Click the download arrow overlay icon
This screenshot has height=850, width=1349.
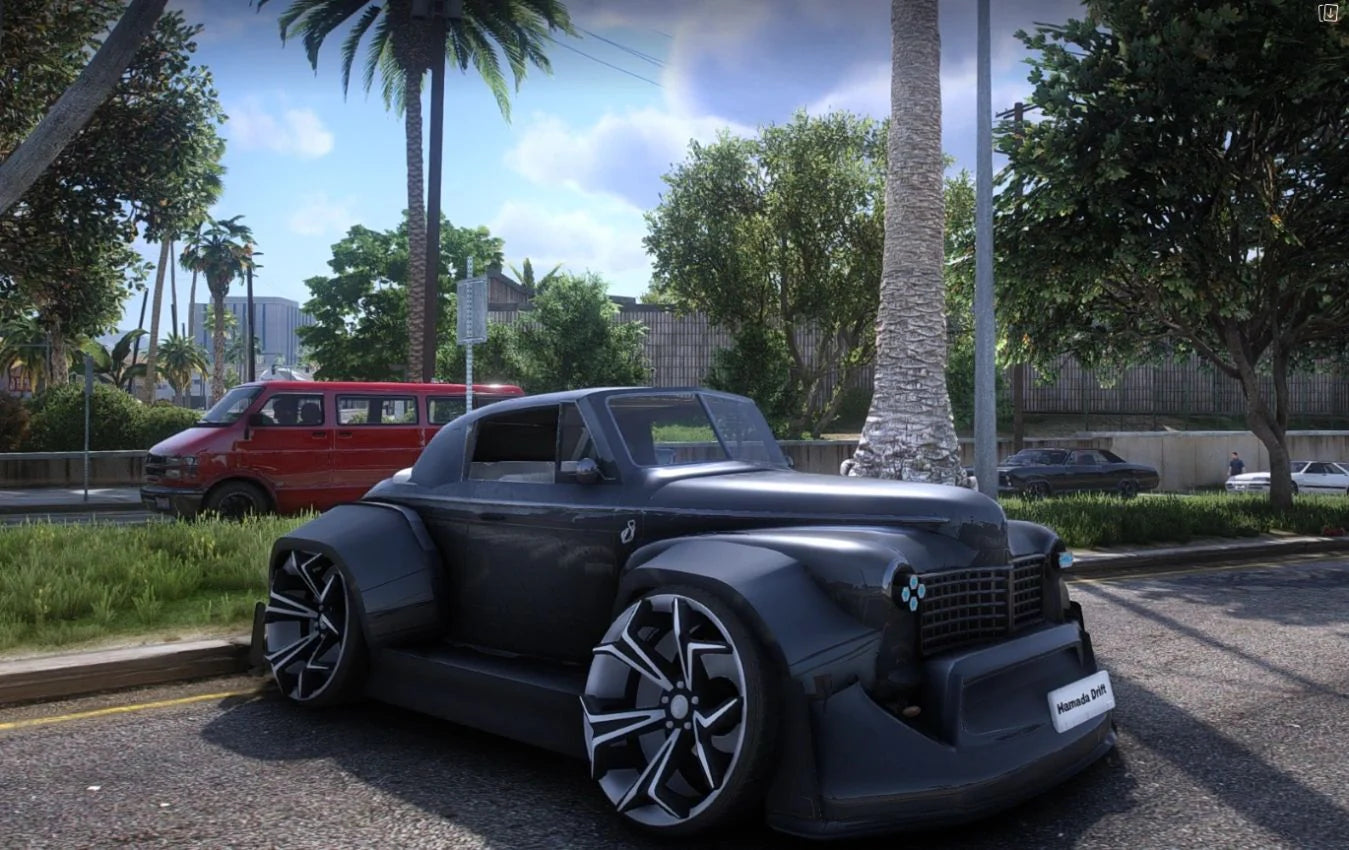(1328, 13)
